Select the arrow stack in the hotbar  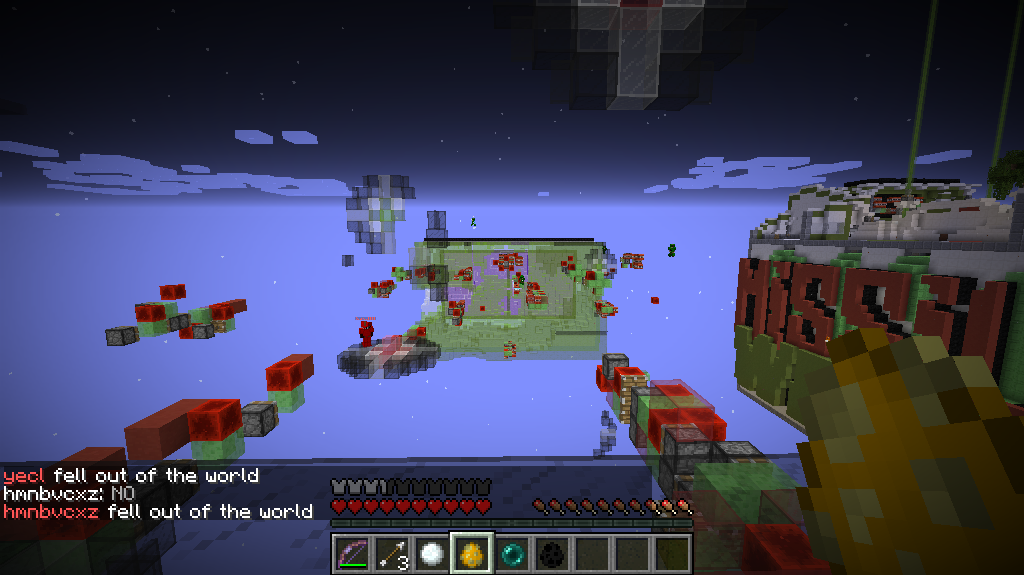[x=391, y=553]
